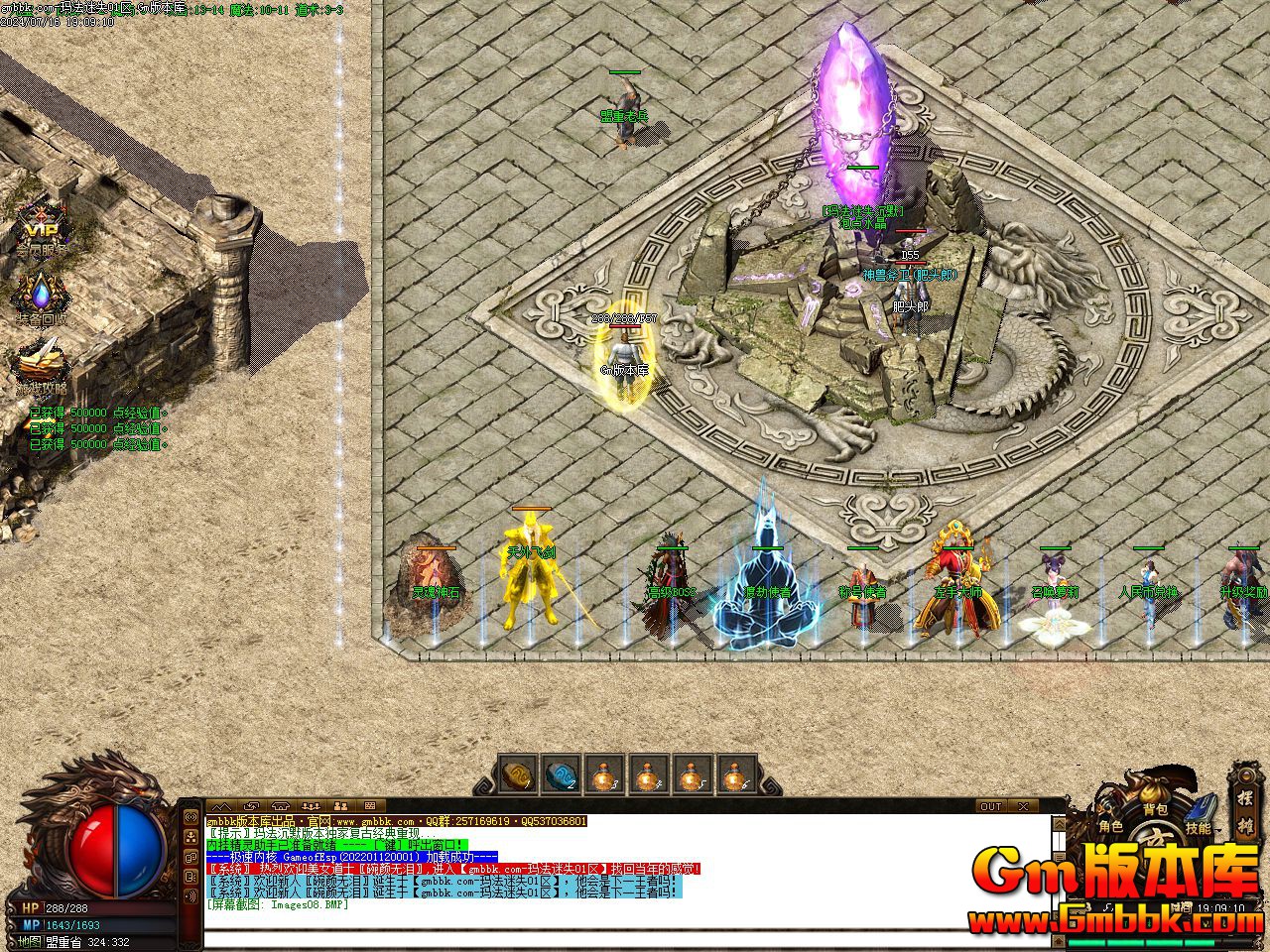The image size is (1270, 952).
Task: Open the game guide (游戏攻略) book icon
Action: [x=41, y=363]
